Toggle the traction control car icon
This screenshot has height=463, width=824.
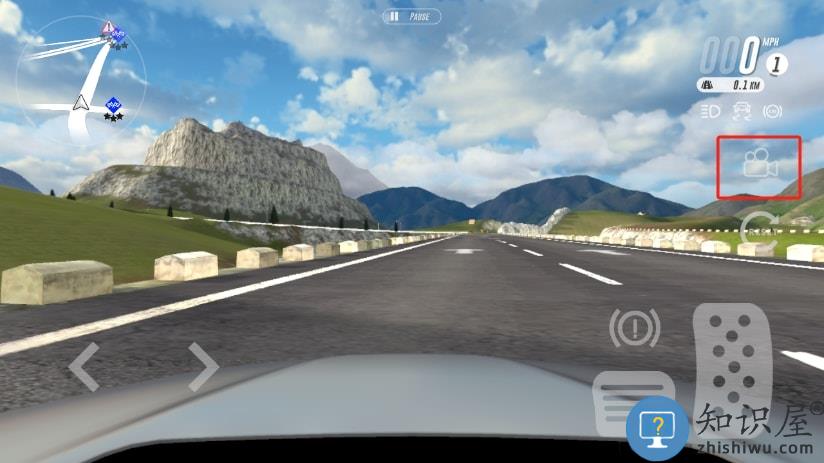tap(742, 110)
